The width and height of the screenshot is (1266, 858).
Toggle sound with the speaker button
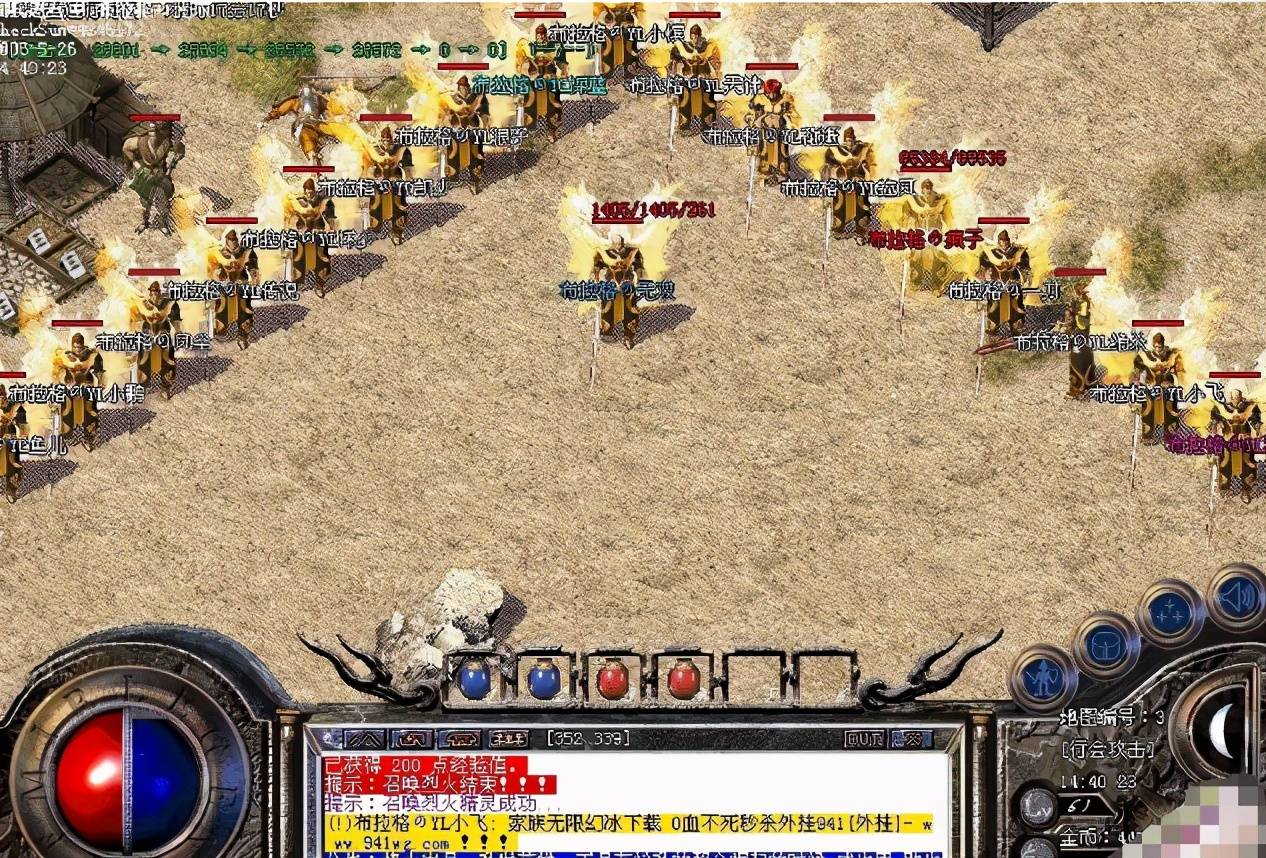(1235, 597)
